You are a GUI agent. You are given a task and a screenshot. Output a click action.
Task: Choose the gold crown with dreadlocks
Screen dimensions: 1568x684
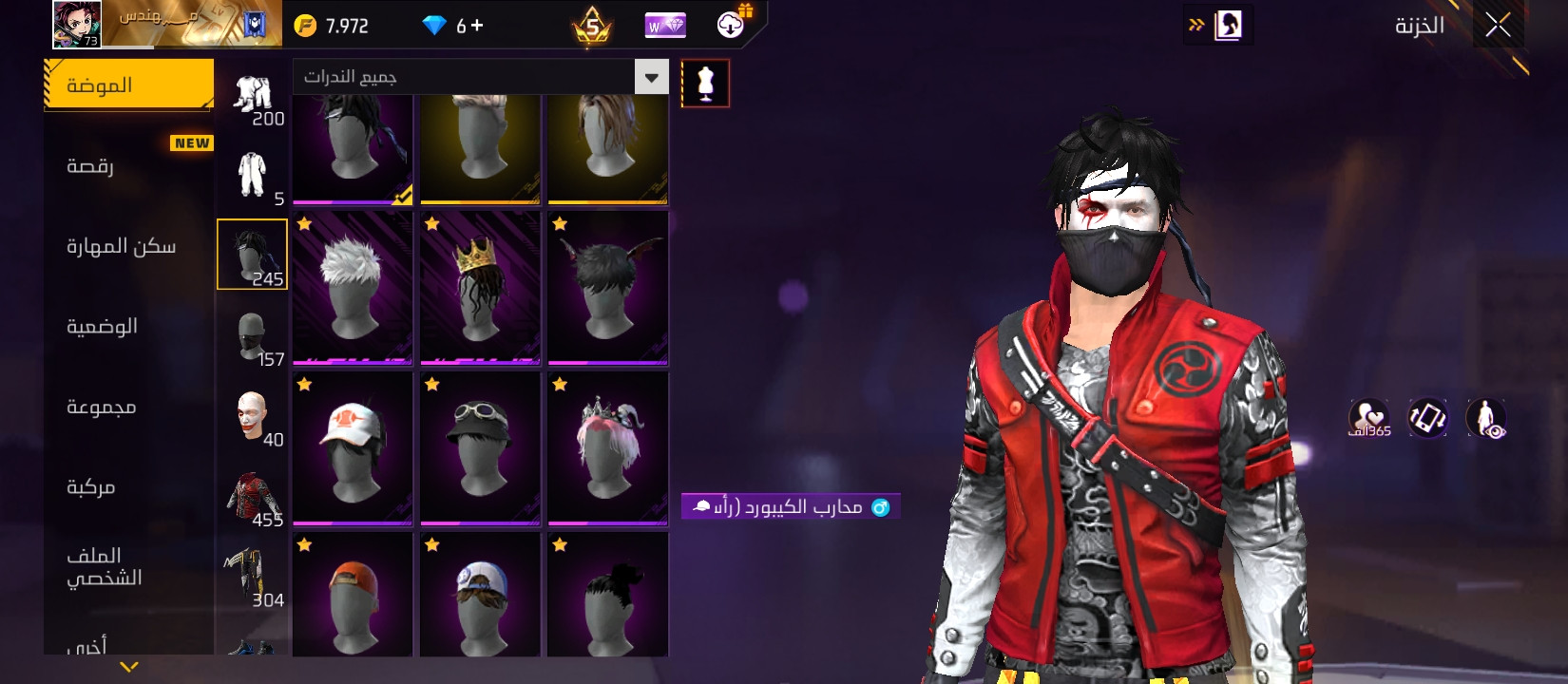pos(480,288)
